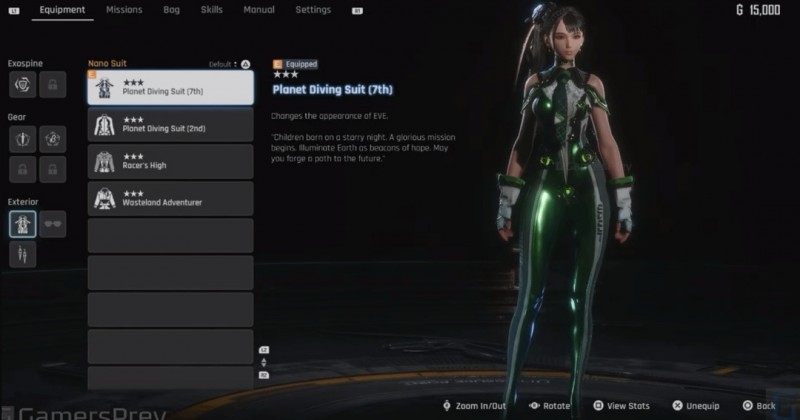Select Planet Diving Suit (7th) in the list

(170, 88)
